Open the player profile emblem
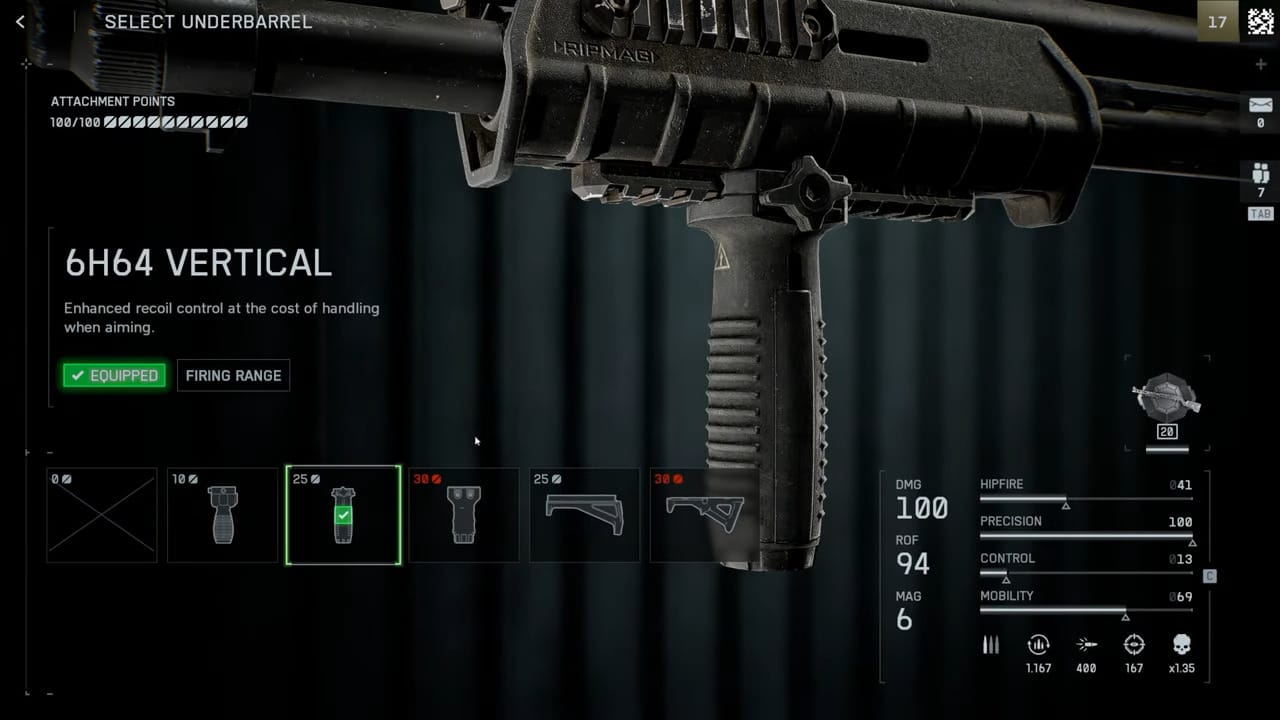The height and width of the screenshot is (720, 1280). click(1260, 21)
